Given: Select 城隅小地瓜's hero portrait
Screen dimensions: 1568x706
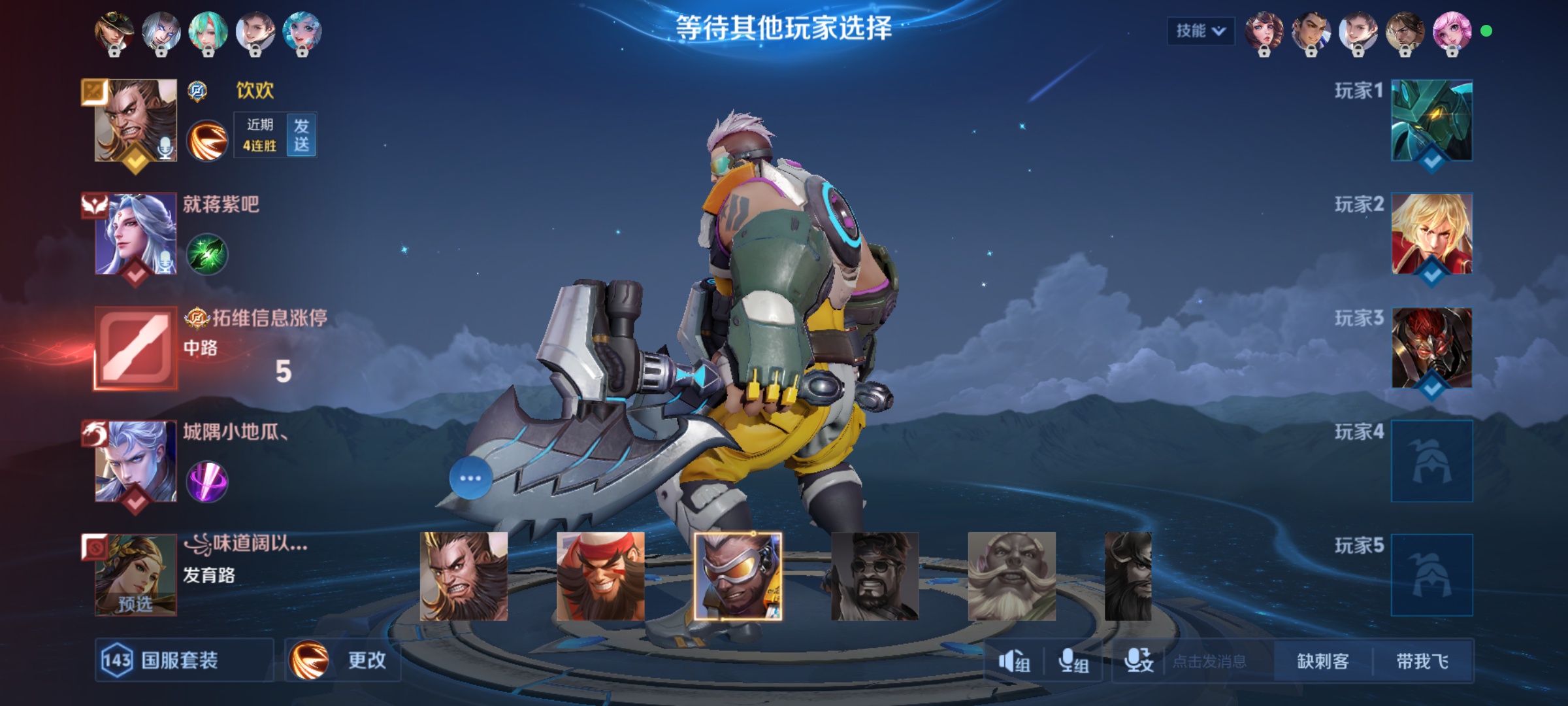Looking at the screenshot, I should (136, 461).
